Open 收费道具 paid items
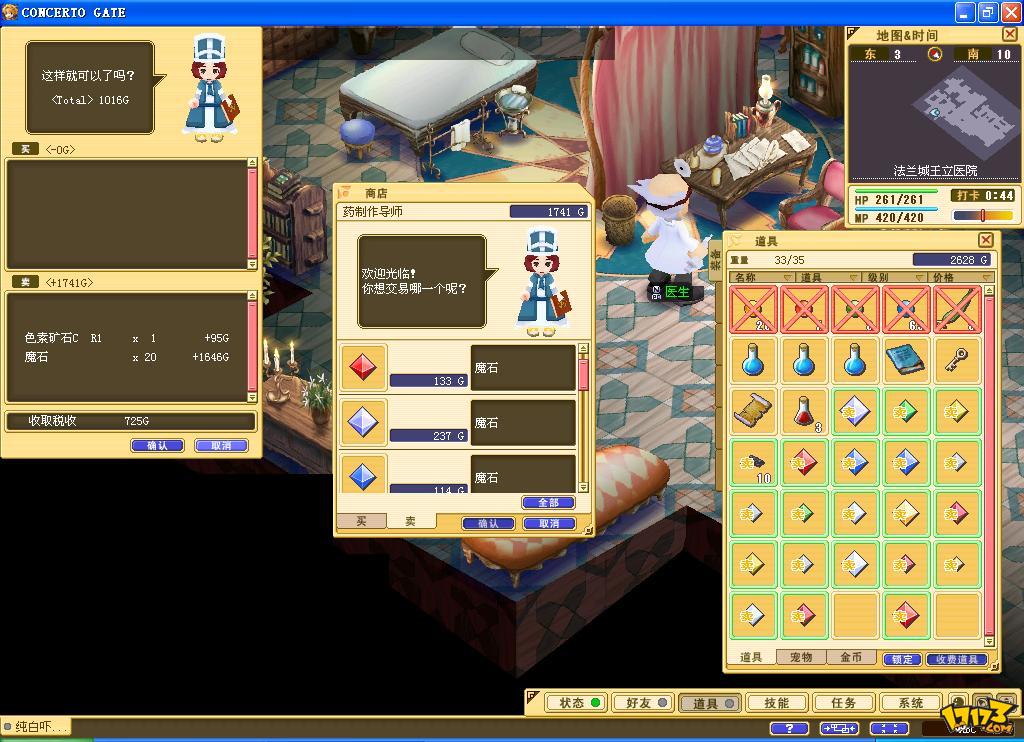The height and width of the screenshot is (742, 1024). tap(955, 659)
